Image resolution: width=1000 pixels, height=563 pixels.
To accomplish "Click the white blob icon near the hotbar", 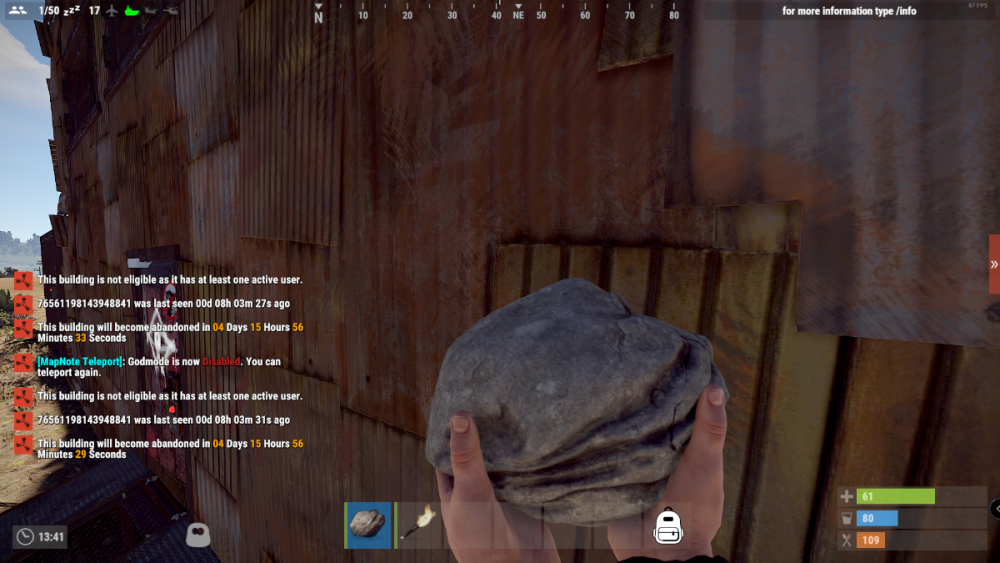I will pyautogui.click(x=199, y=534).
